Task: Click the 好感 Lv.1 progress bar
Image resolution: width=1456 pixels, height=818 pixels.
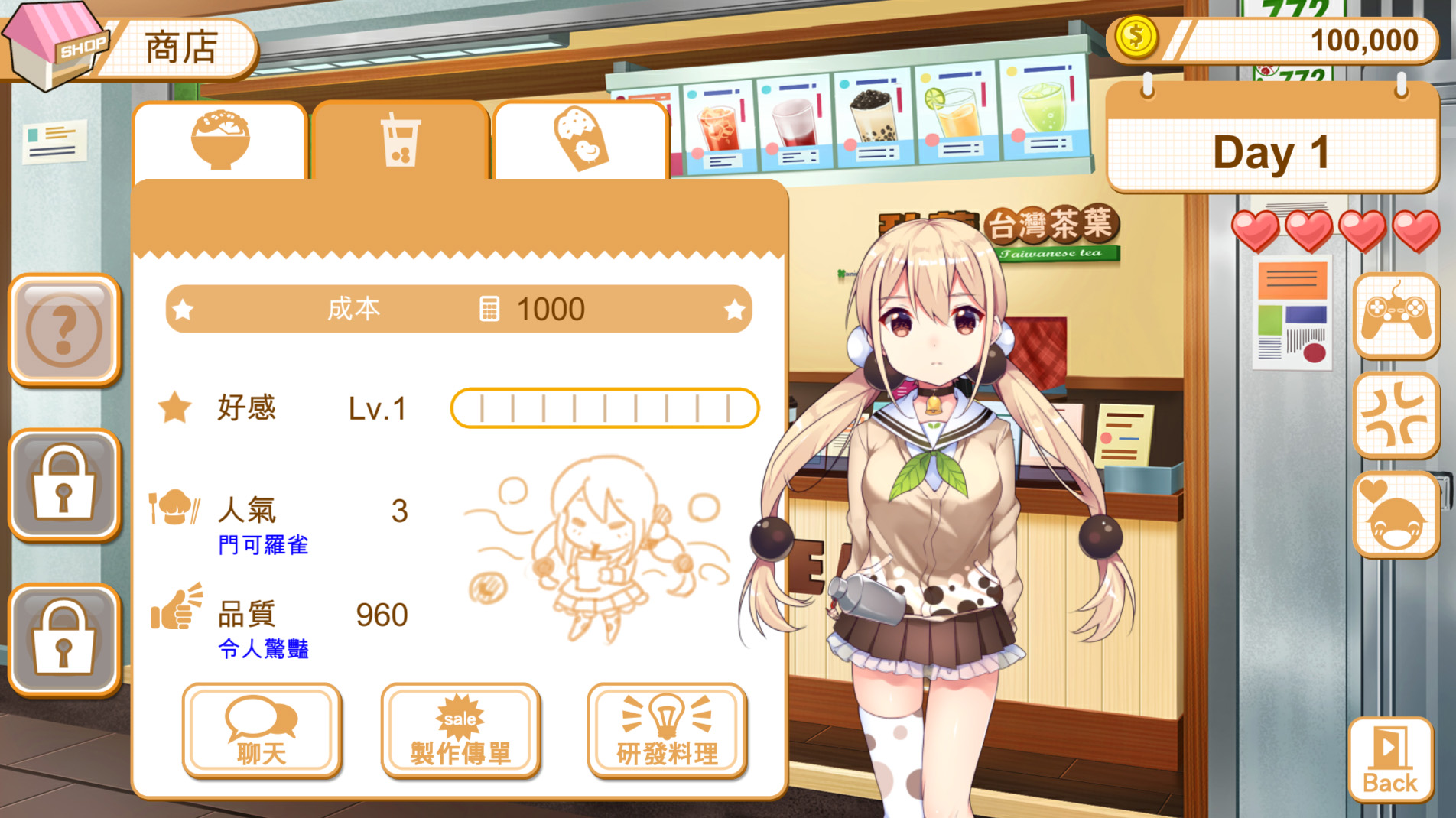Action: [604, 408]
